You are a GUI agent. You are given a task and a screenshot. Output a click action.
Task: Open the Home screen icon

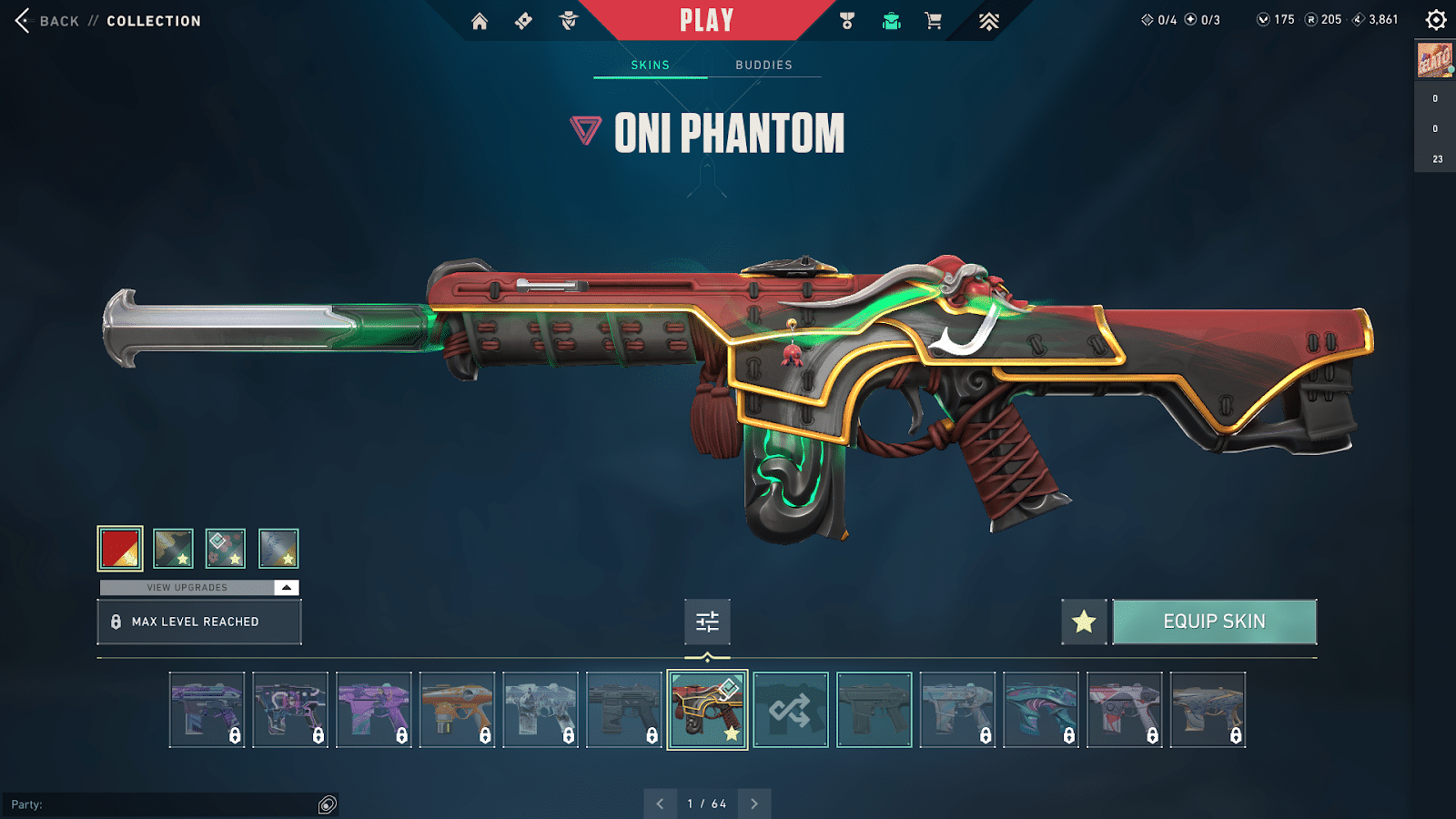[x=480, y=19]
